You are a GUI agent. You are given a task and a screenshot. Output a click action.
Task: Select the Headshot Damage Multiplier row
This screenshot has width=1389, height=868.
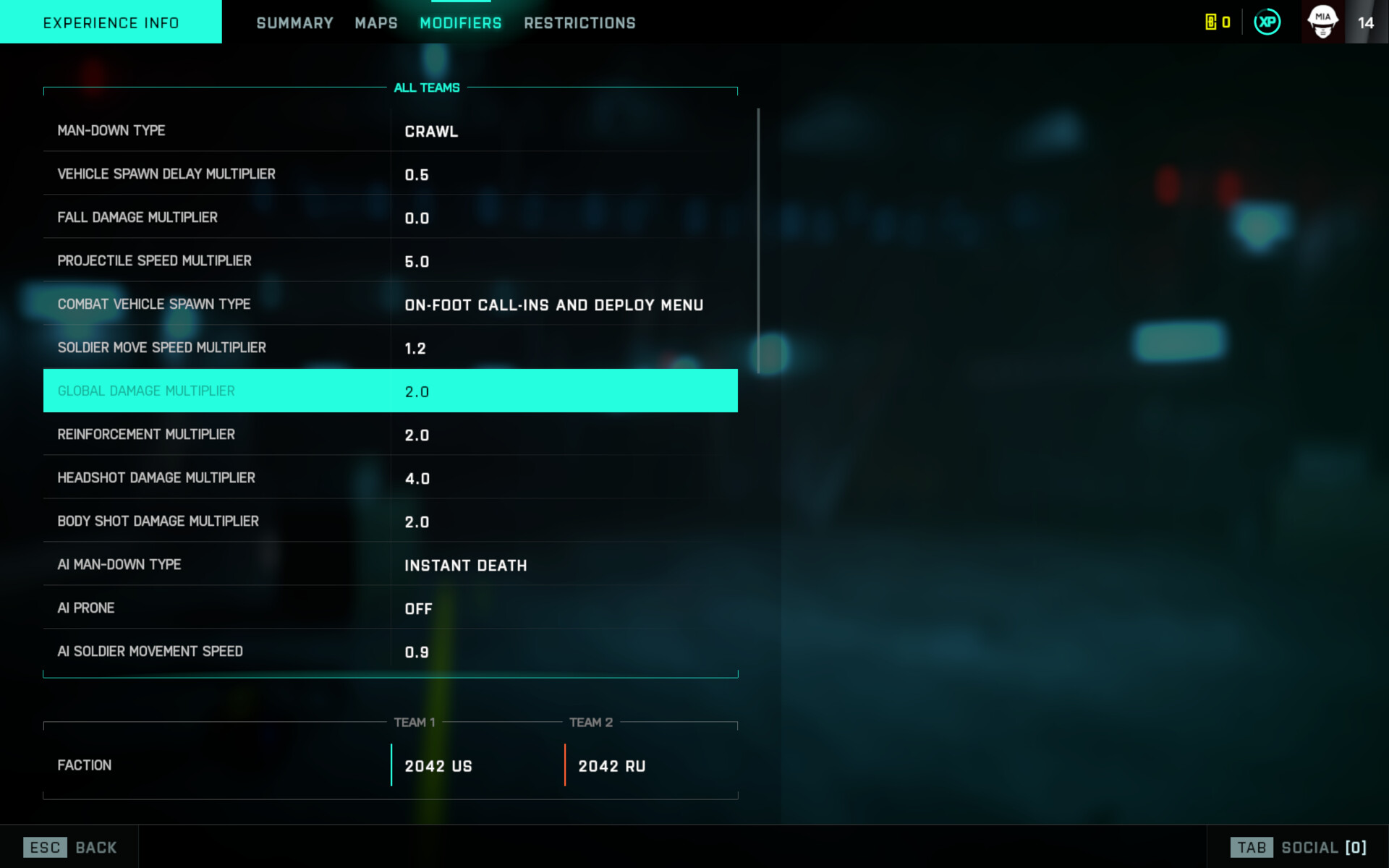coord(391,478)
